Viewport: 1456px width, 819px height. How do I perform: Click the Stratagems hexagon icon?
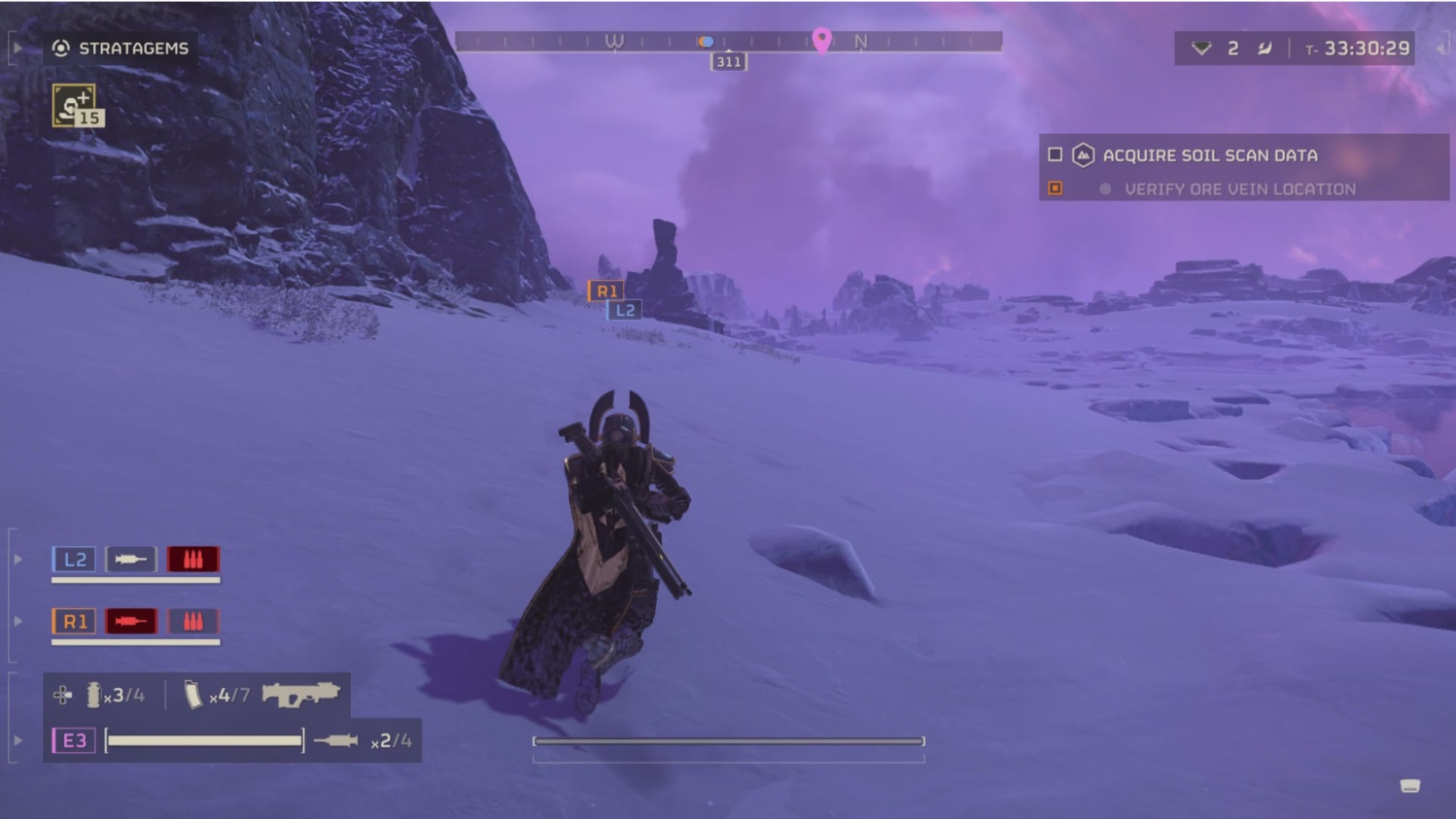pos(60,47)
